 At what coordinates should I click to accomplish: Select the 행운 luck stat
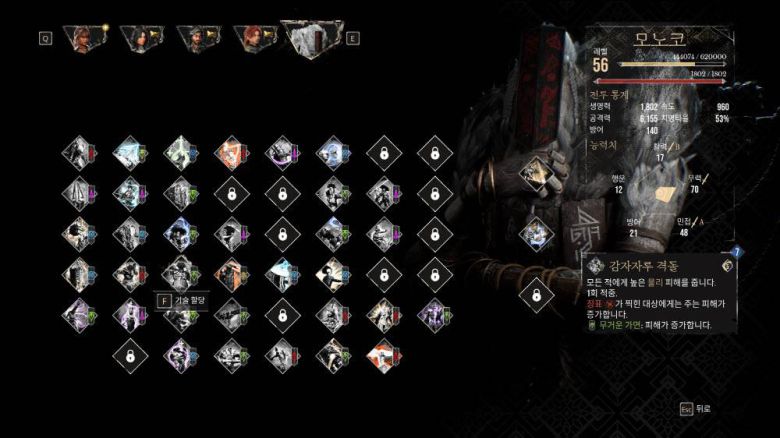[x=618, y=183]
